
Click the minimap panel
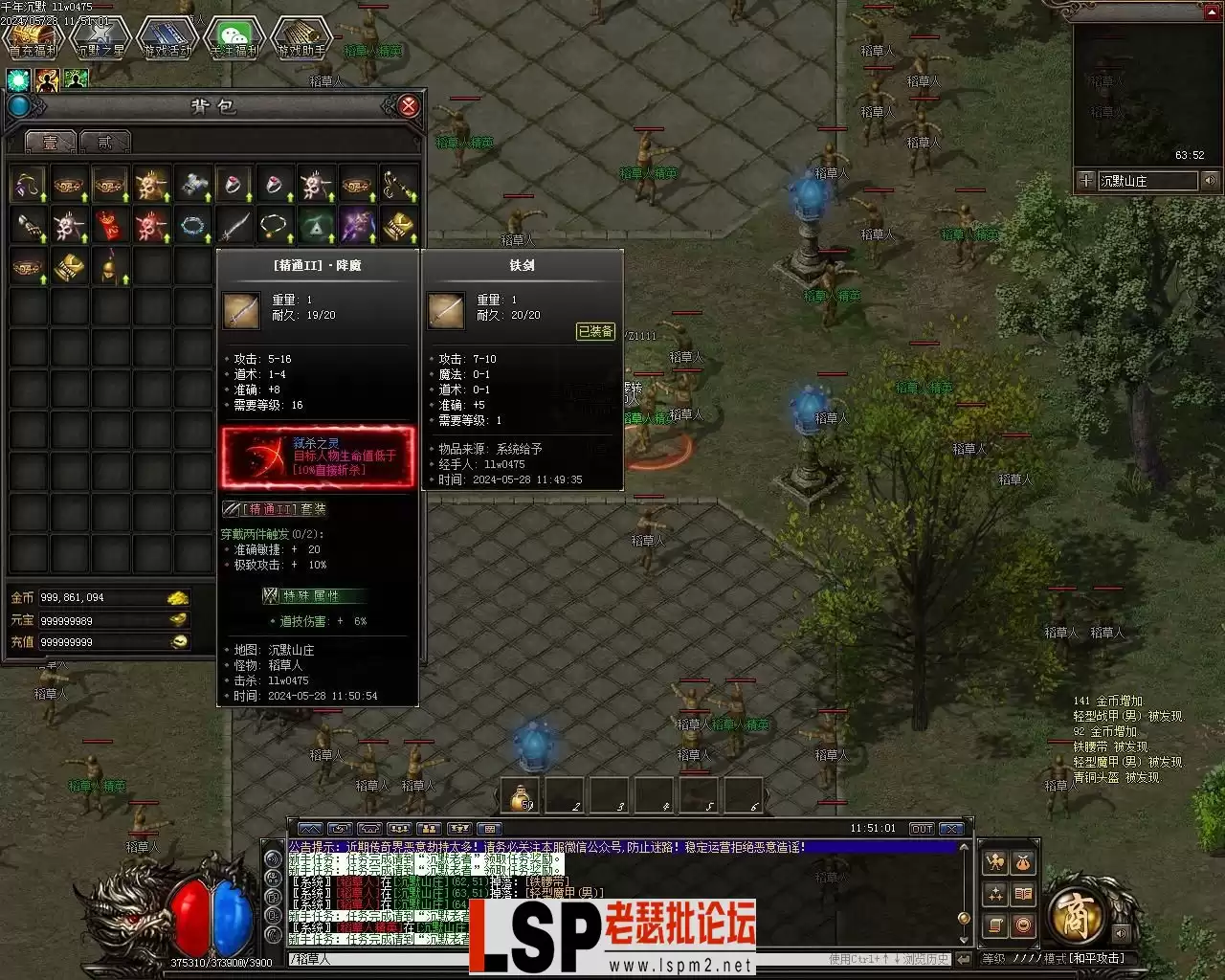tap(1139, 96)
